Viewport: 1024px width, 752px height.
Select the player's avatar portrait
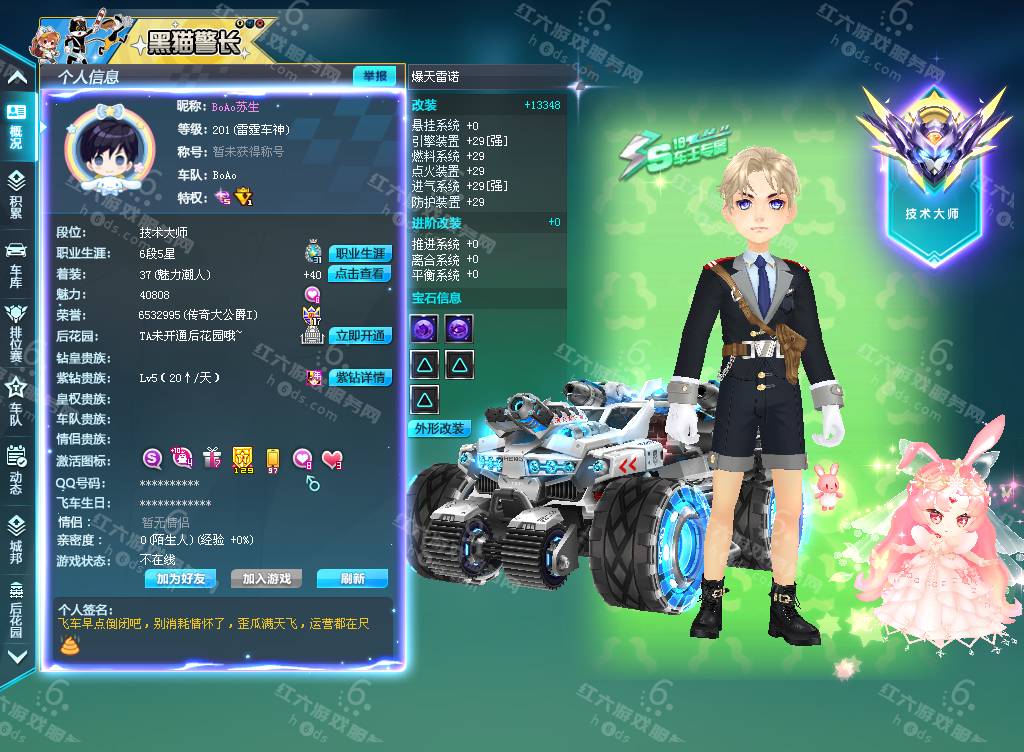tap(109, 152)
